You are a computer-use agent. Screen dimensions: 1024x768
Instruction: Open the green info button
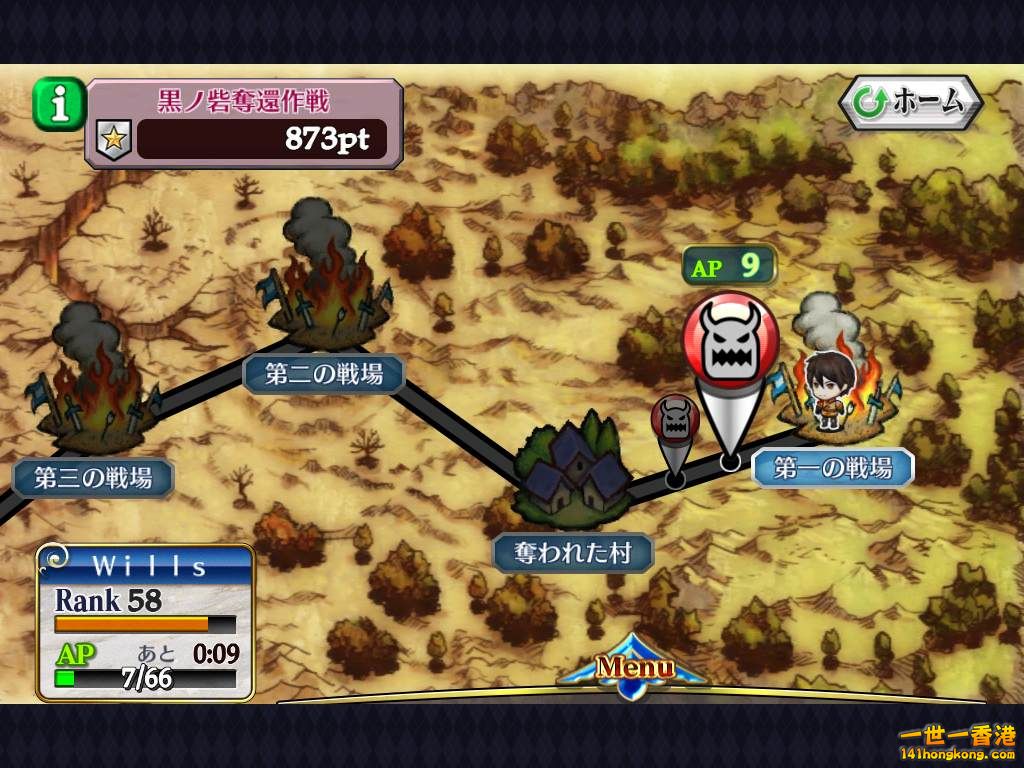click(59, 105)
